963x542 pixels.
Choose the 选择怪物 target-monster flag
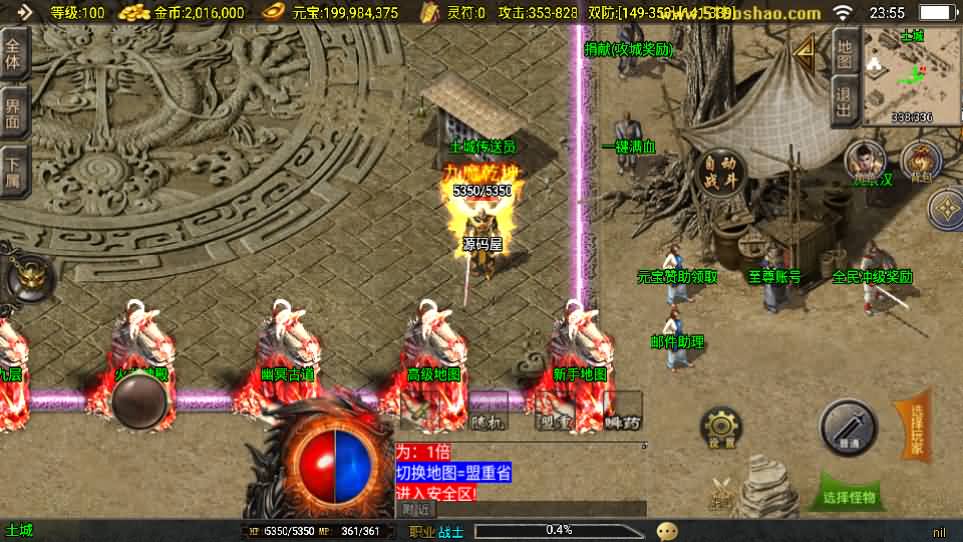(850, 492)
